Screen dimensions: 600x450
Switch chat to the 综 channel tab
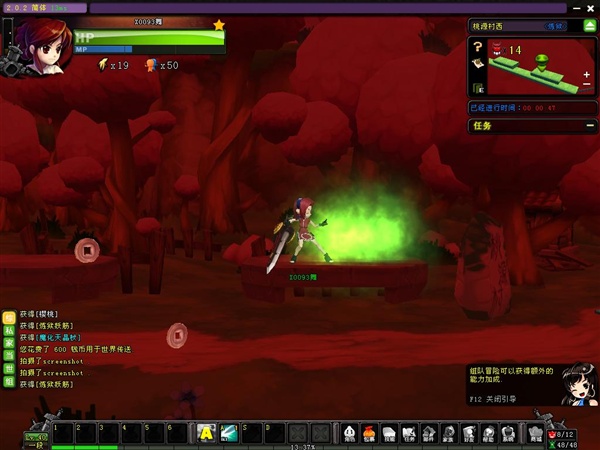pyautogui.click(x=9, y=317)
